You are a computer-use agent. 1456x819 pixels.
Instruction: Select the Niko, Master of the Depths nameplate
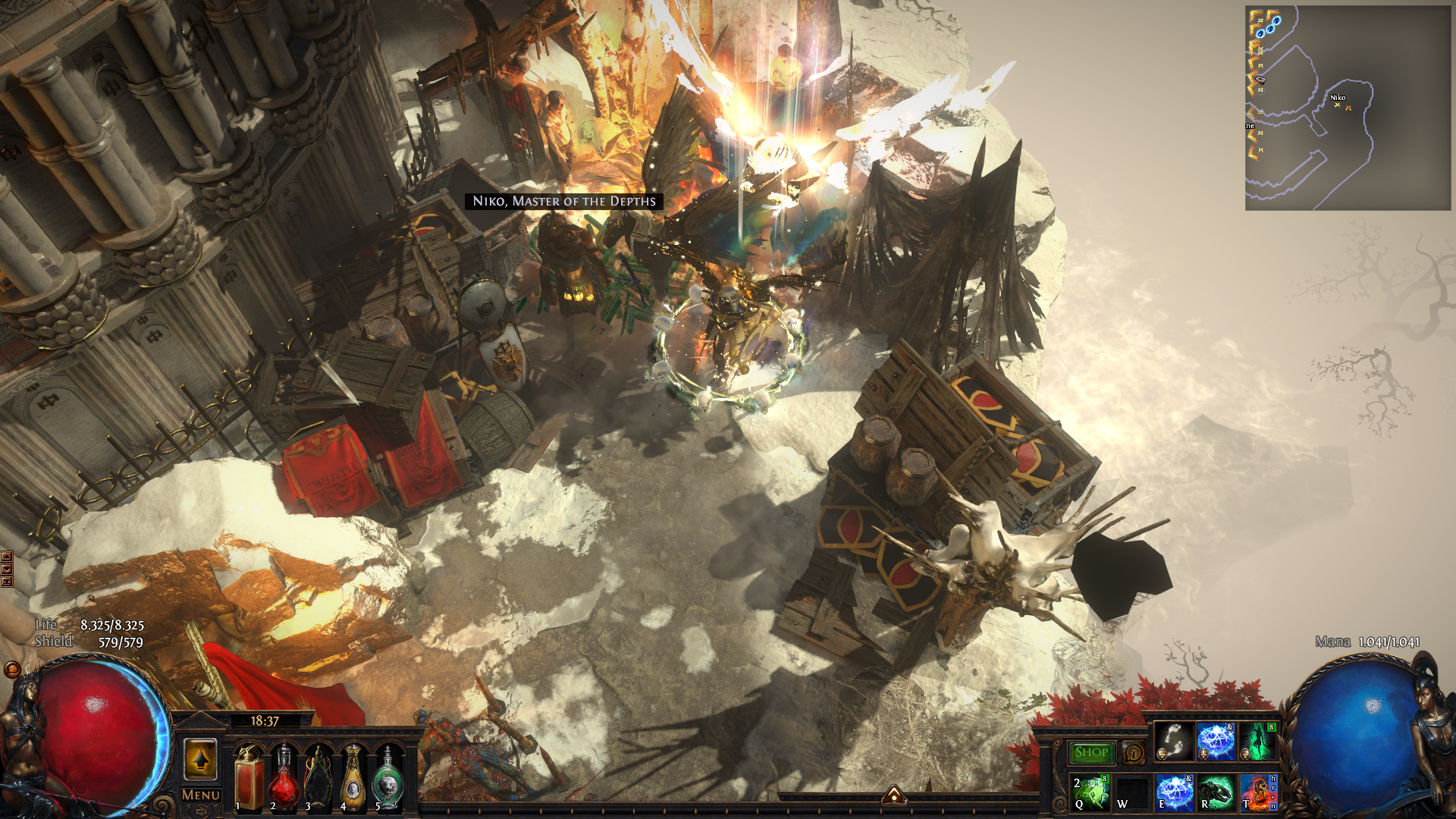click(x=563, y=201)
